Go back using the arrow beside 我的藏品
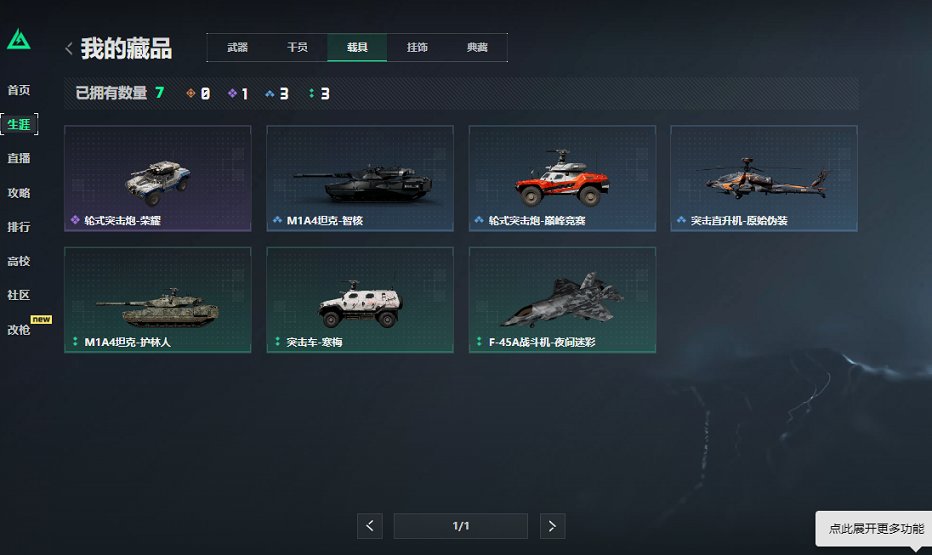 (68, 48)
